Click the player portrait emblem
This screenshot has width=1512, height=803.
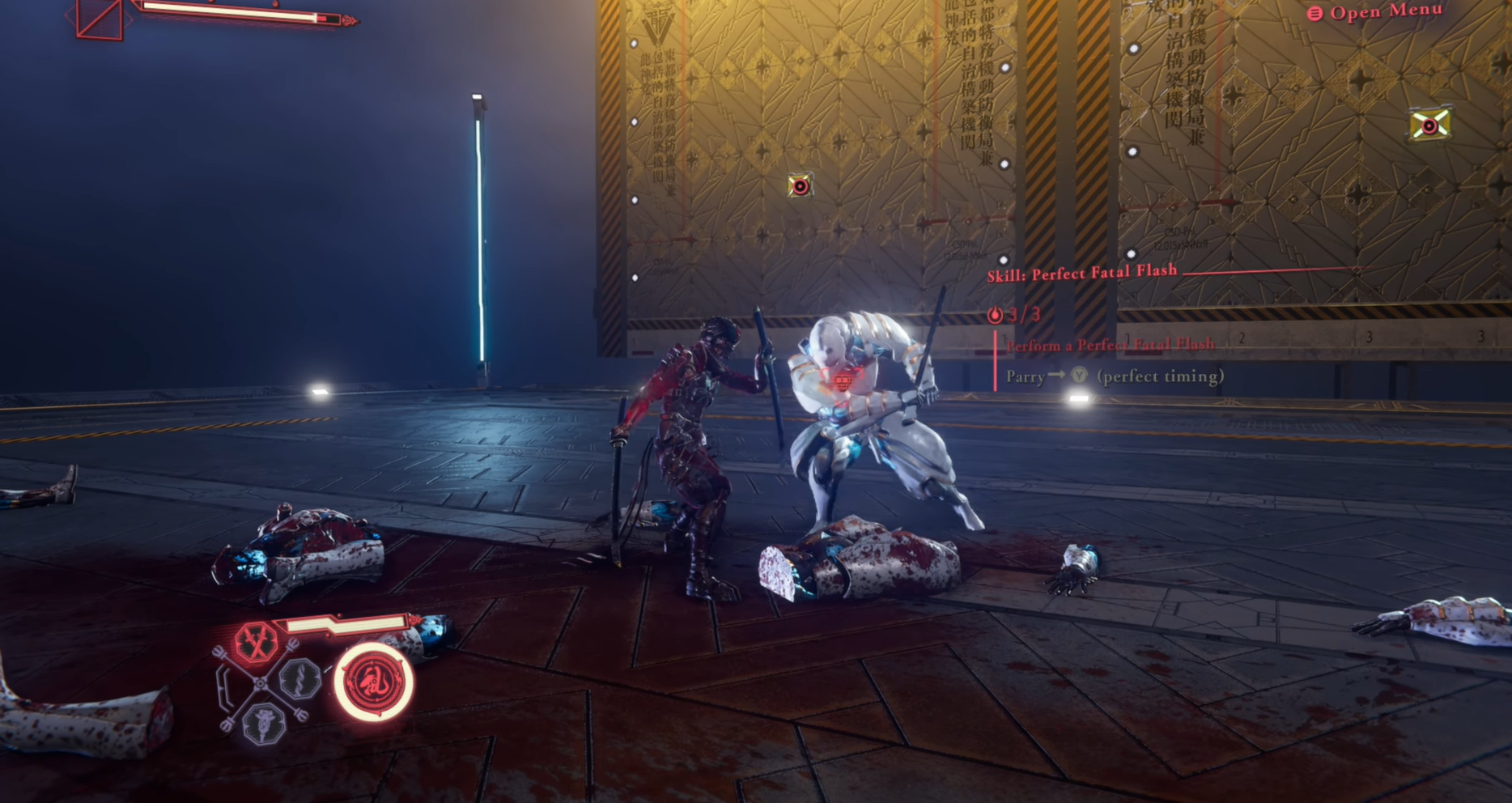pos(100,19)
